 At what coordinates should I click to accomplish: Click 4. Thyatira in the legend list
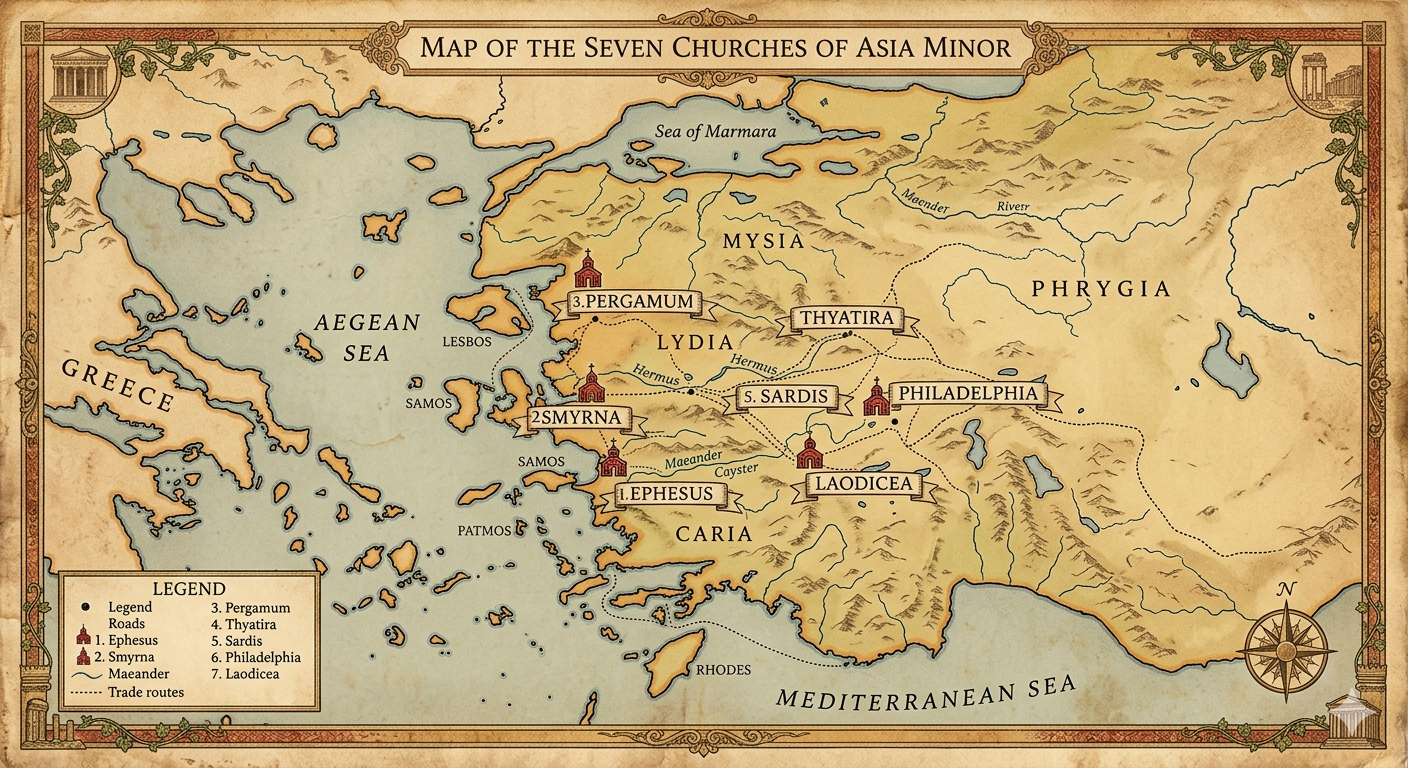coord(244,624)
